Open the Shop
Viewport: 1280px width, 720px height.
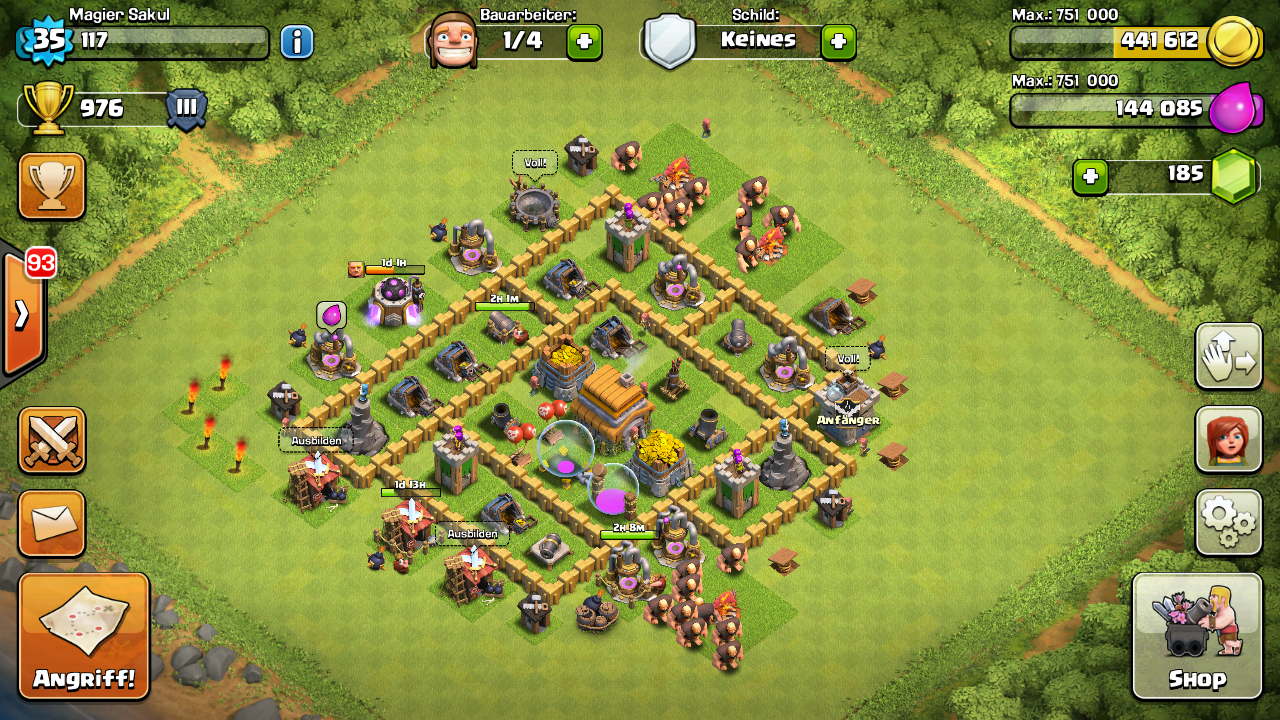tap(1197, 635)
